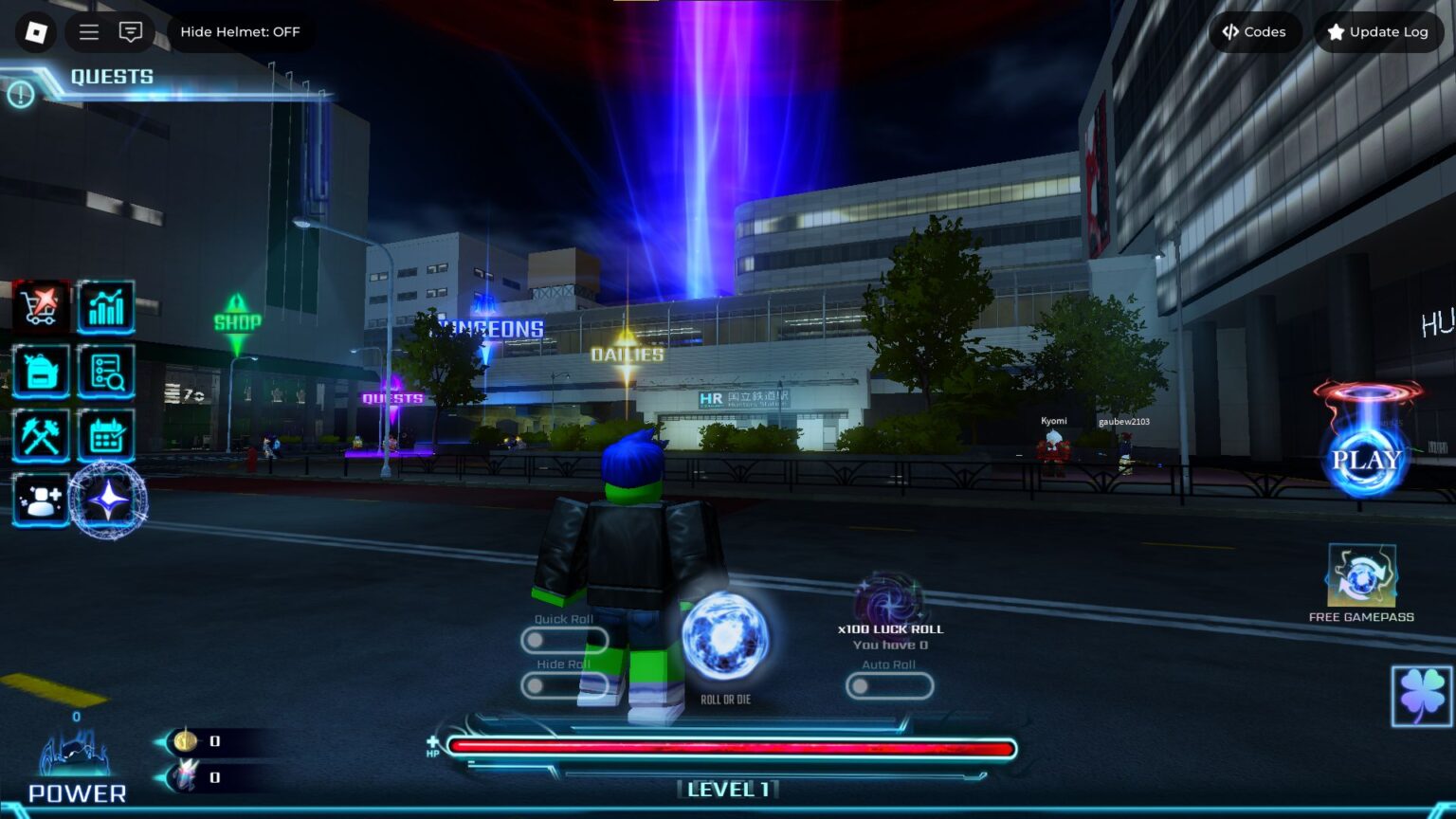Expand the QUESTS panel
Screen dimensions: 1456x819
click(x=111, y=77)
